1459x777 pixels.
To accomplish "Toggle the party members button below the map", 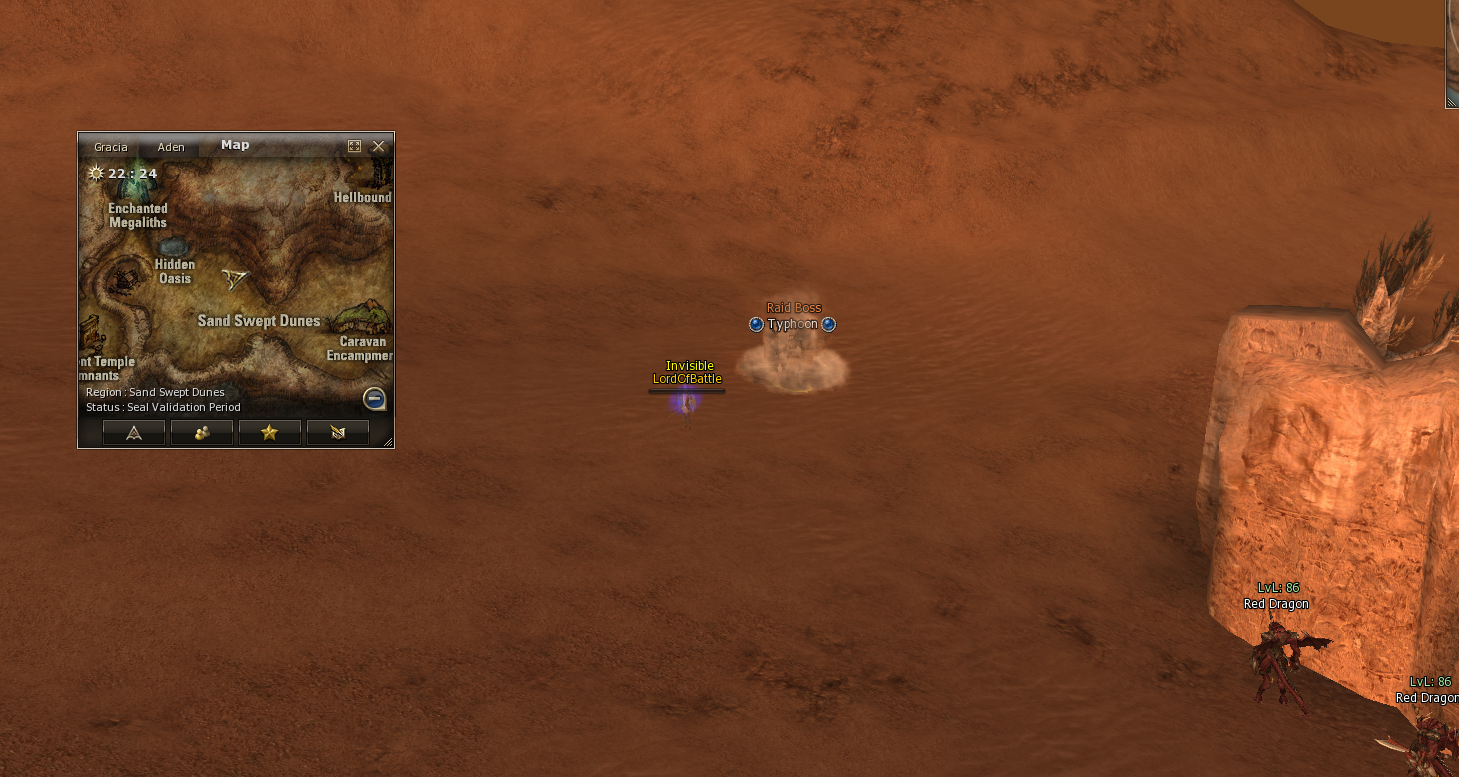I will coord(202,432).
